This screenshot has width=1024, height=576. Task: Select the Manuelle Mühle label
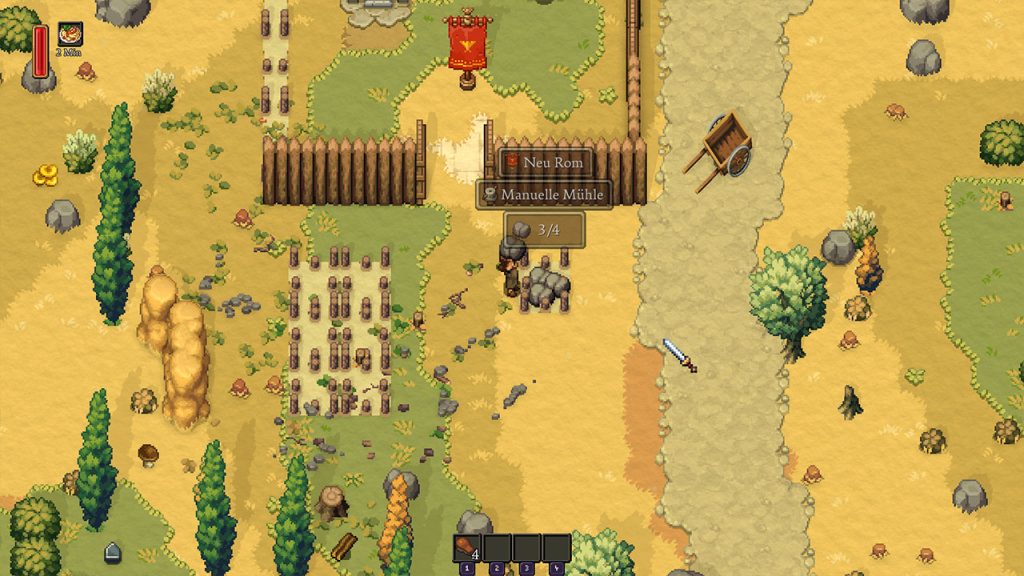click(543, 194)
